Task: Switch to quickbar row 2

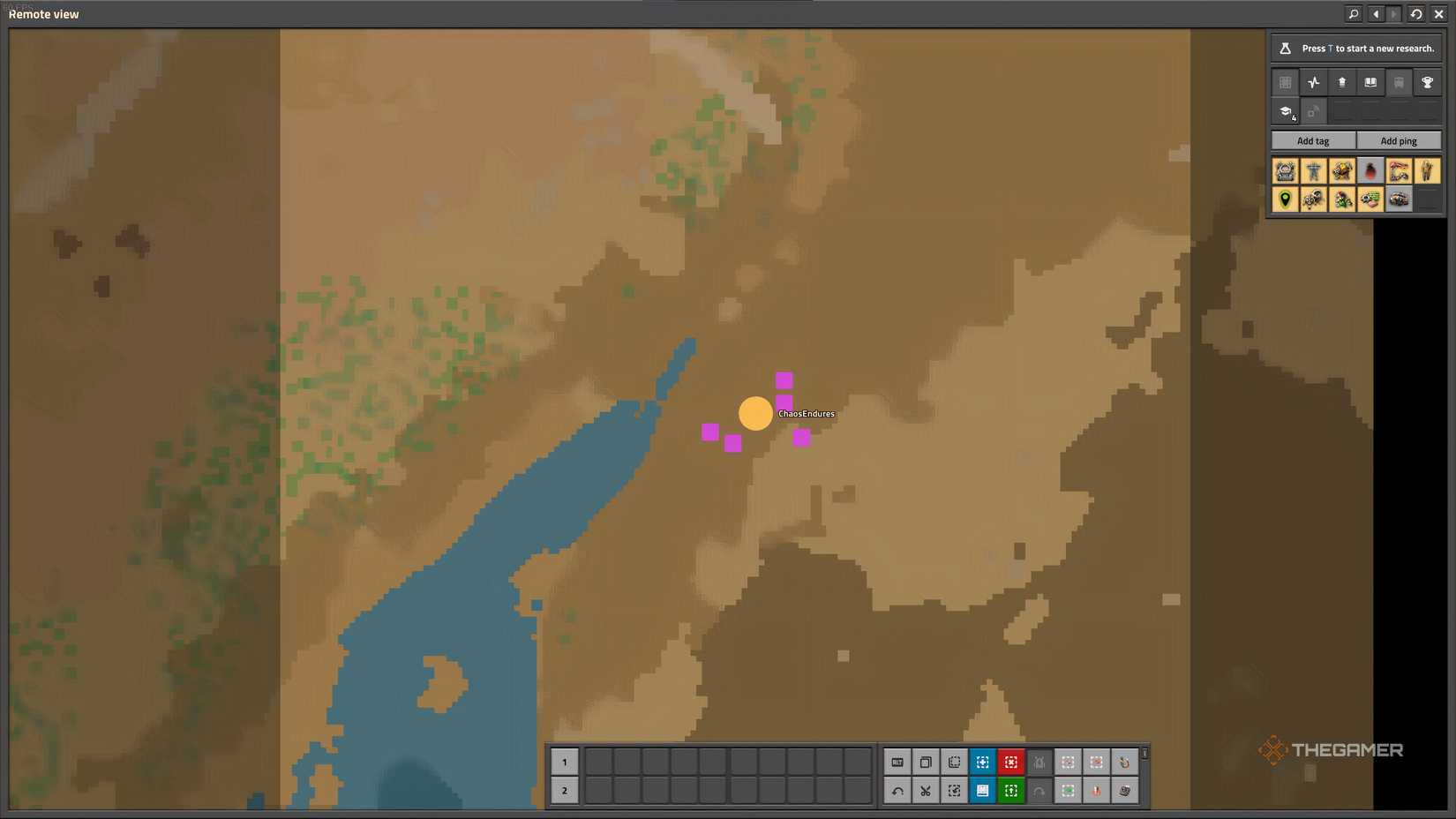Action: (565, 791)
